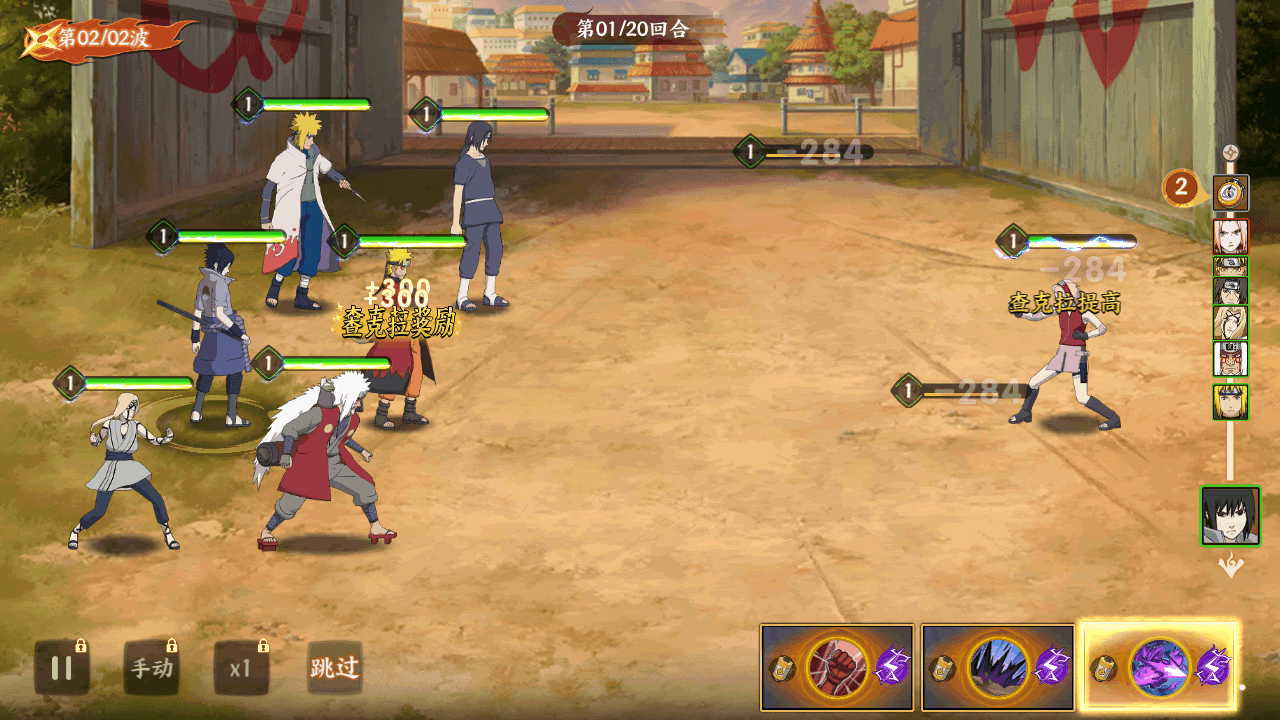
Task: Activate the glowing purple lightning skill card
Action: pos(1160,667)
